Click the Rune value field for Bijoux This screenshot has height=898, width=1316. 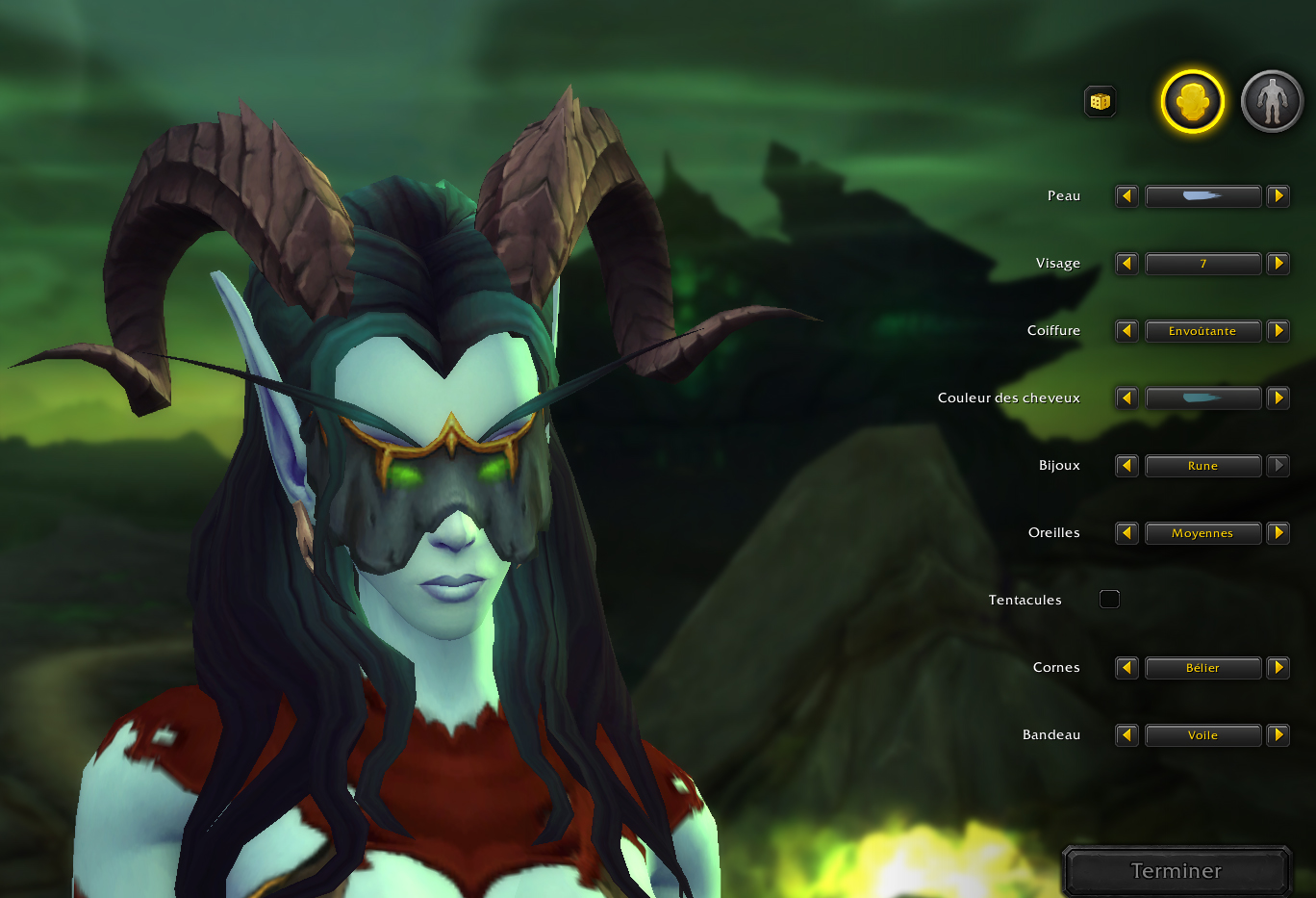pos(1203,466)
